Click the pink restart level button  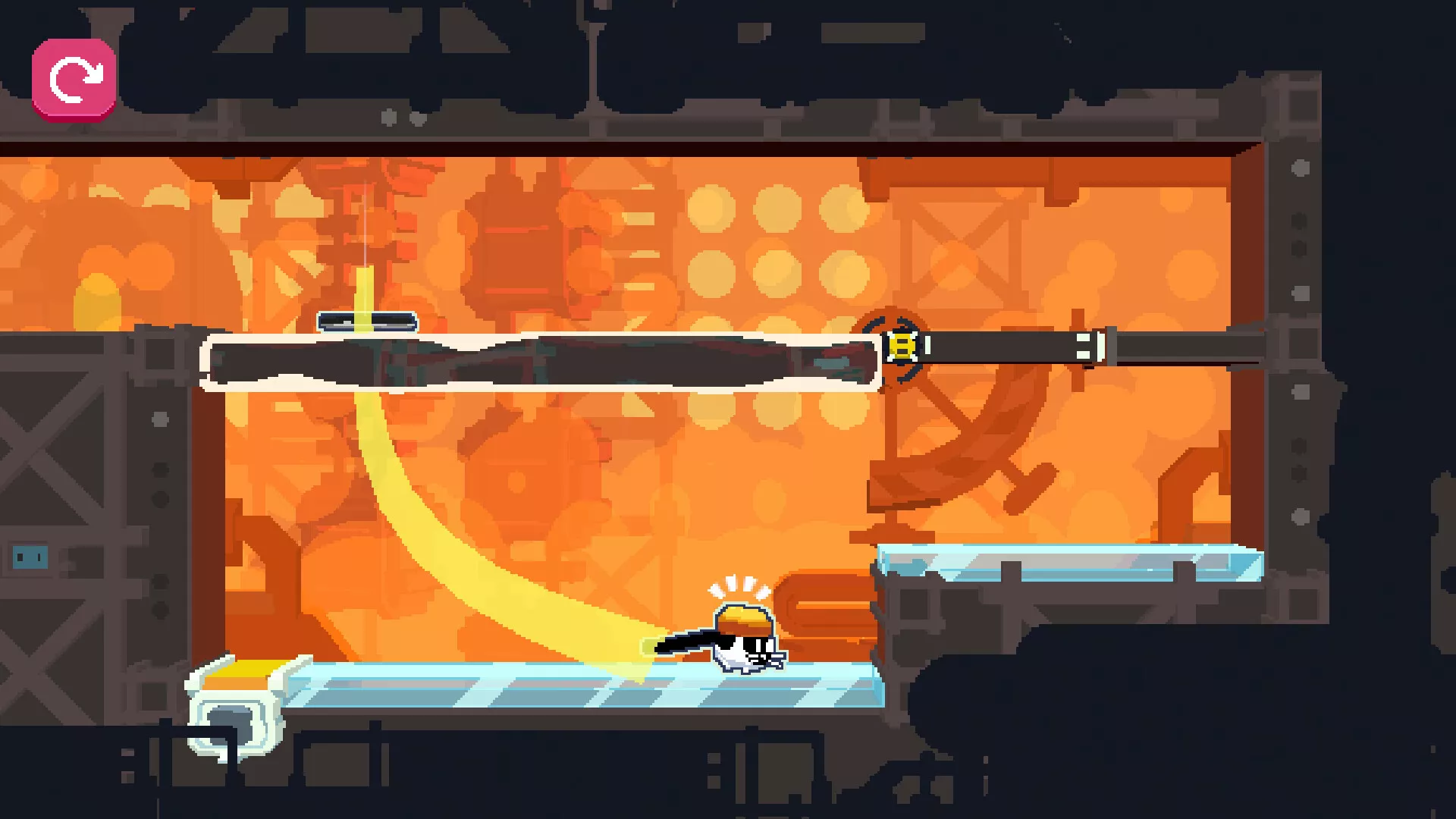(x=74, y=79)
